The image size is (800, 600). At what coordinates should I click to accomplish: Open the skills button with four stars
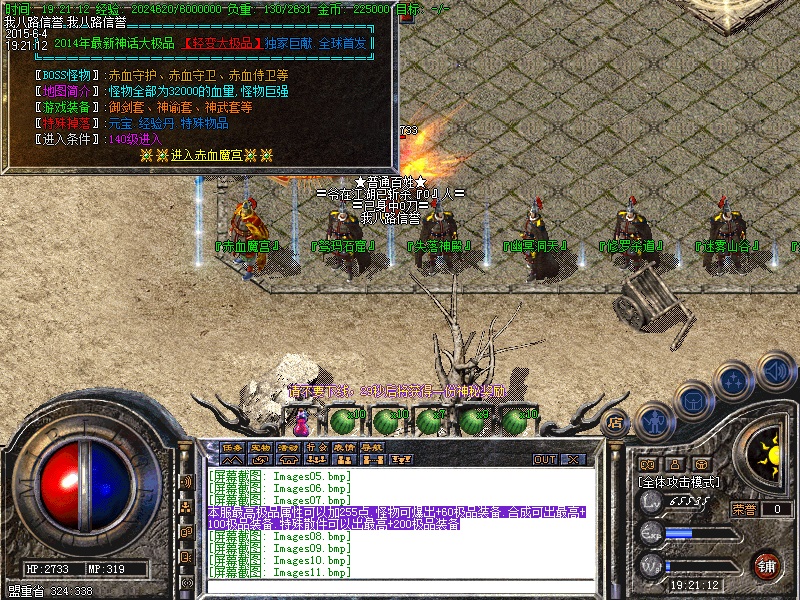(x=733, y=383)
